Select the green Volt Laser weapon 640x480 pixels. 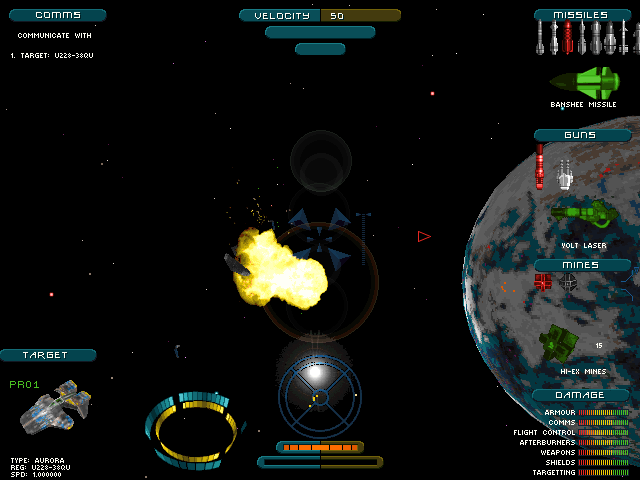click(x=583, y=214)
